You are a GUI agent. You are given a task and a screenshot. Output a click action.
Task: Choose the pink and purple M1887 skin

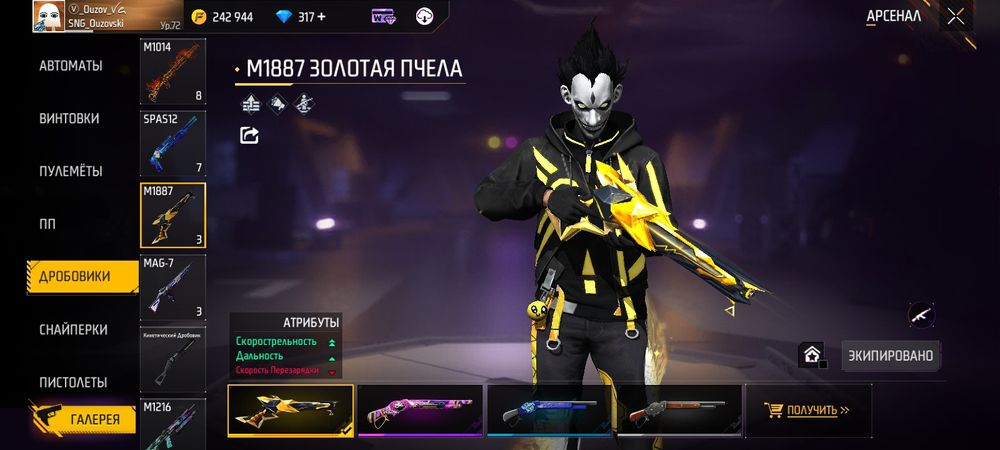pos(419,410)
